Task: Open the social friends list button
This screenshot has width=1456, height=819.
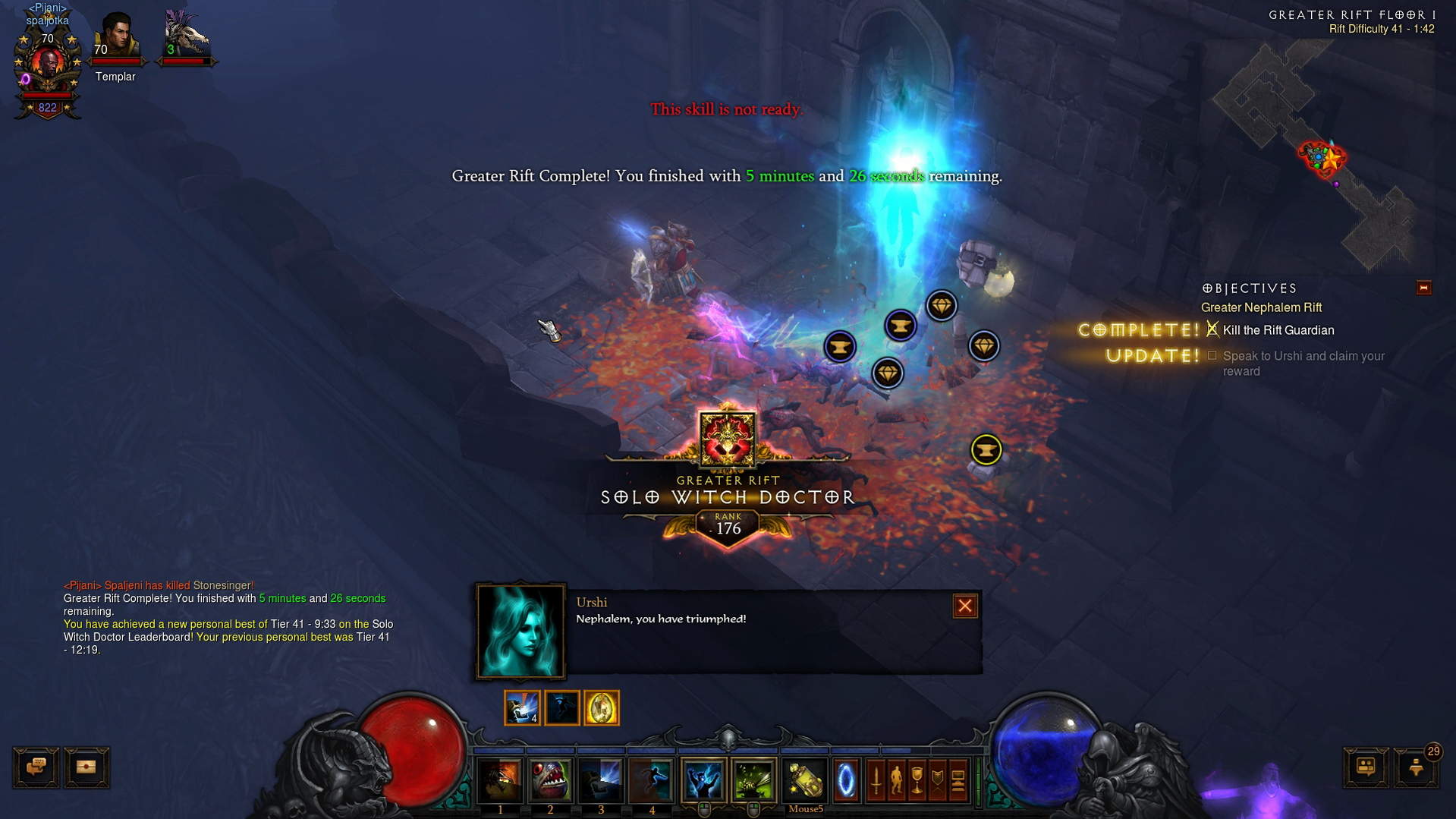Action: [1366, 767]
